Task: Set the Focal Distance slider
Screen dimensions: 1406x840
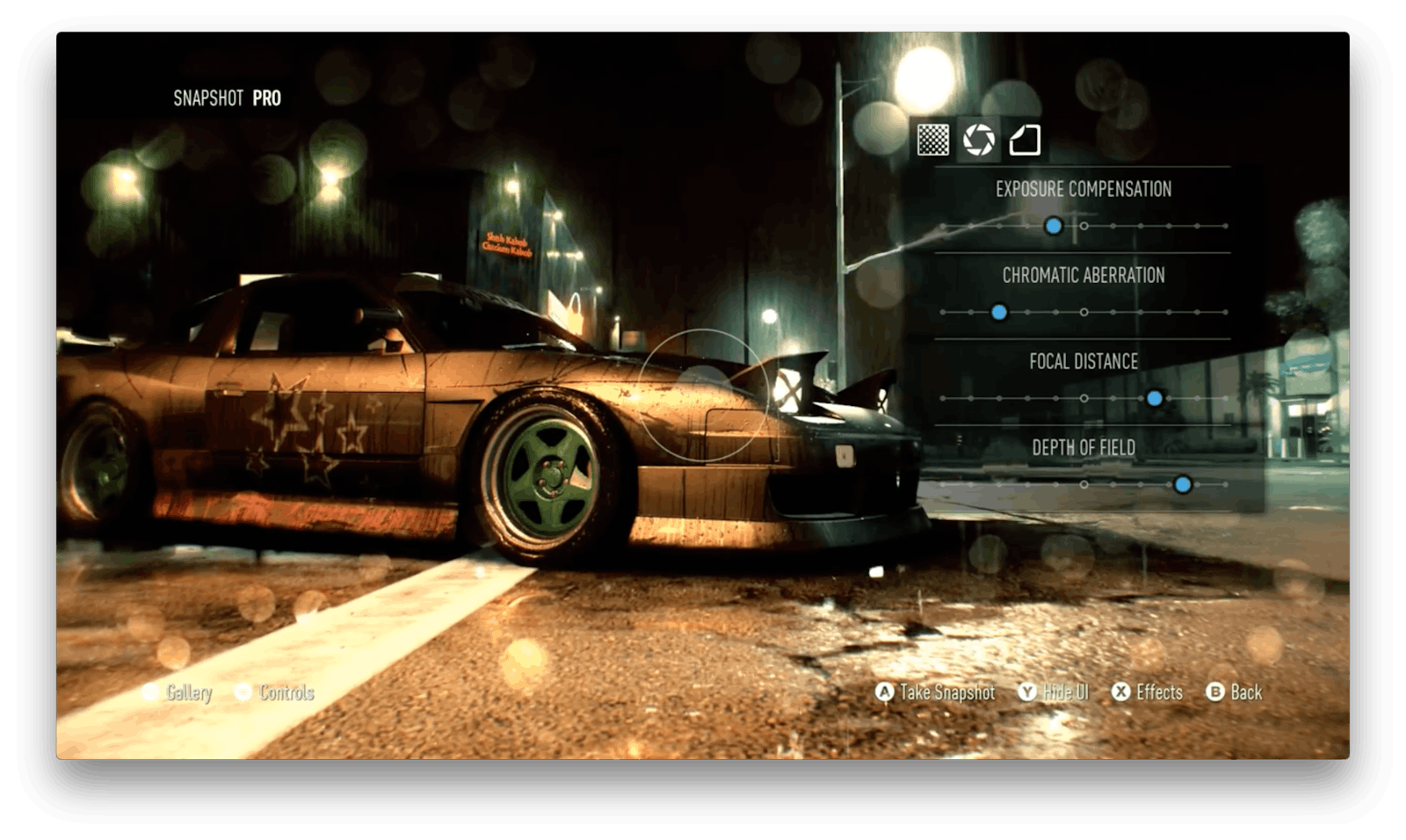Action: [1155, 398]
